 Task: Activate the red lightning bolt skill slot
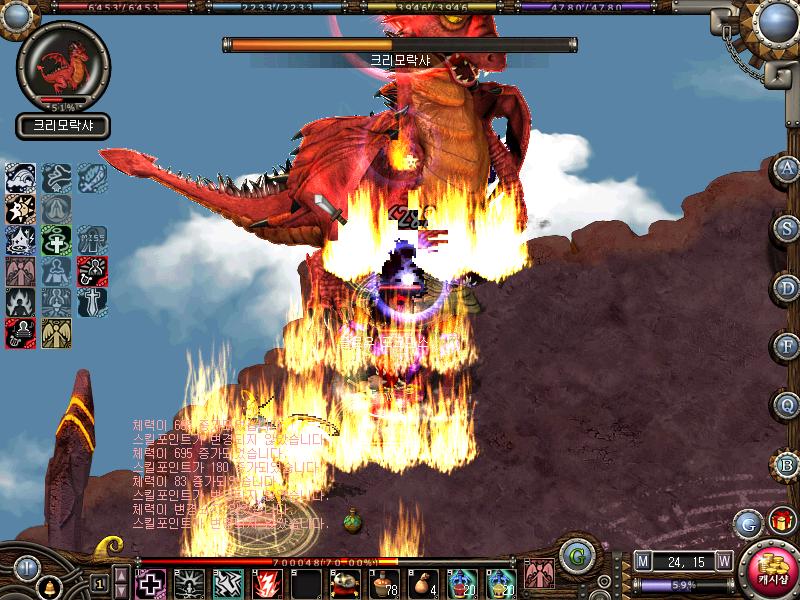(x=266, y=582)
